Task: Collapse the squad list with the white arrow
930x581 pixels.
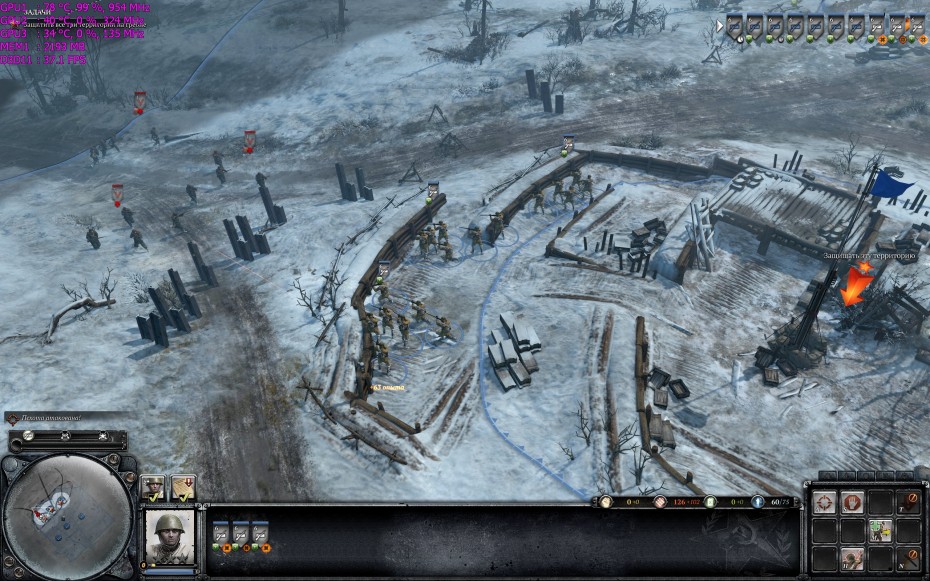Action: click(x=717, y=26)
